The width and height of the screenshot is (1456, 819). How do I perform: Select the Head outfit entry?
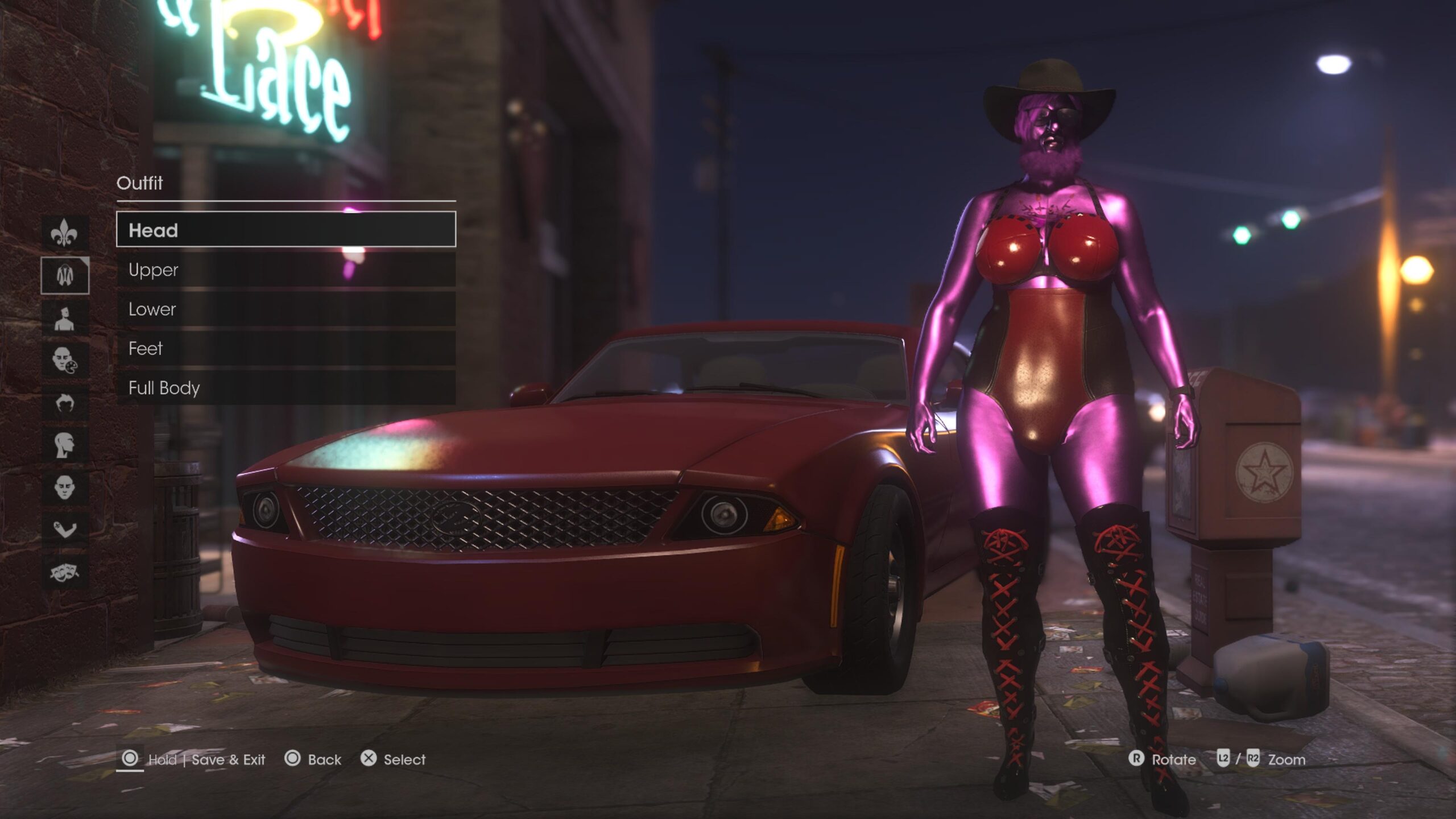point(286,230)
